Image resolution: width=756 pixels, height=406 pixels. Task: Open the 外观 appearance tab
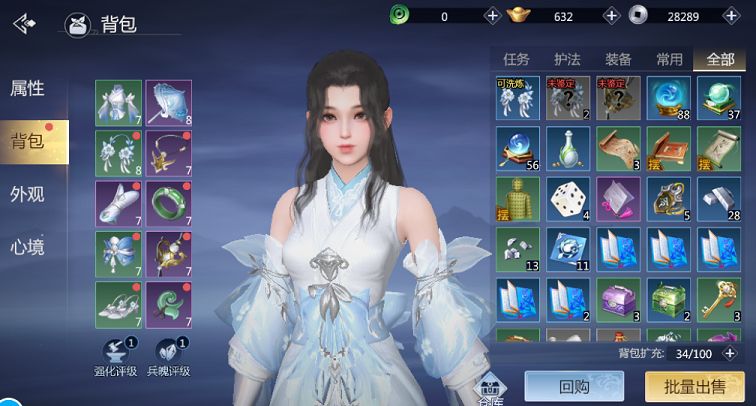coord(28,194)
